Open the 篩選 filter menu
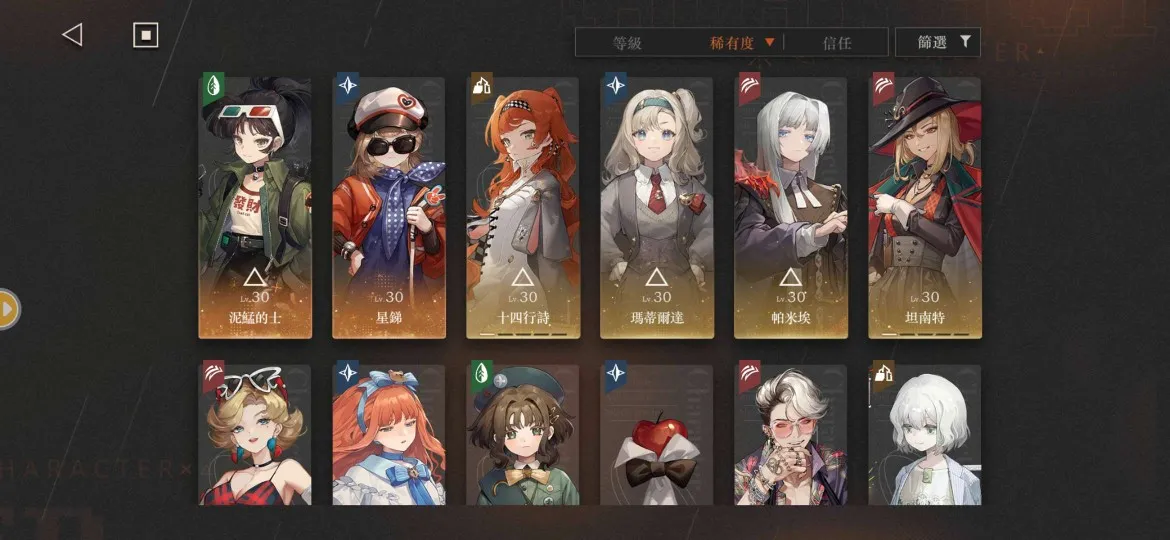Image resolution: width=1170 pixels, height=540 pixels. pos(937,42)
